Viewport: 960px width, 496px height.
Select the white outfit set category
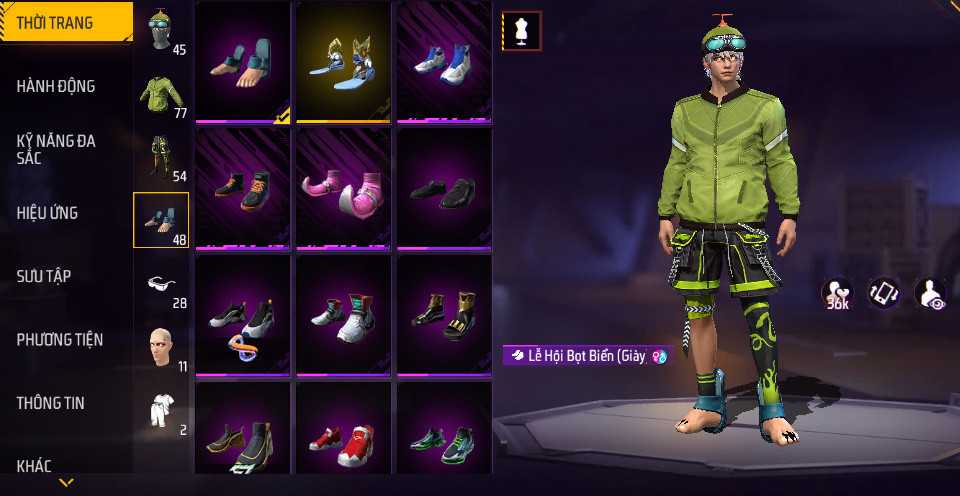pos(161,410)
